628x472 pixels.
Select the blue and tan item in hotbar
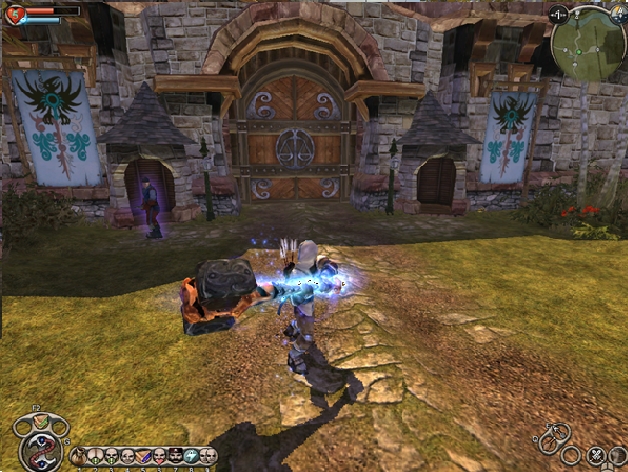point(142,456)
